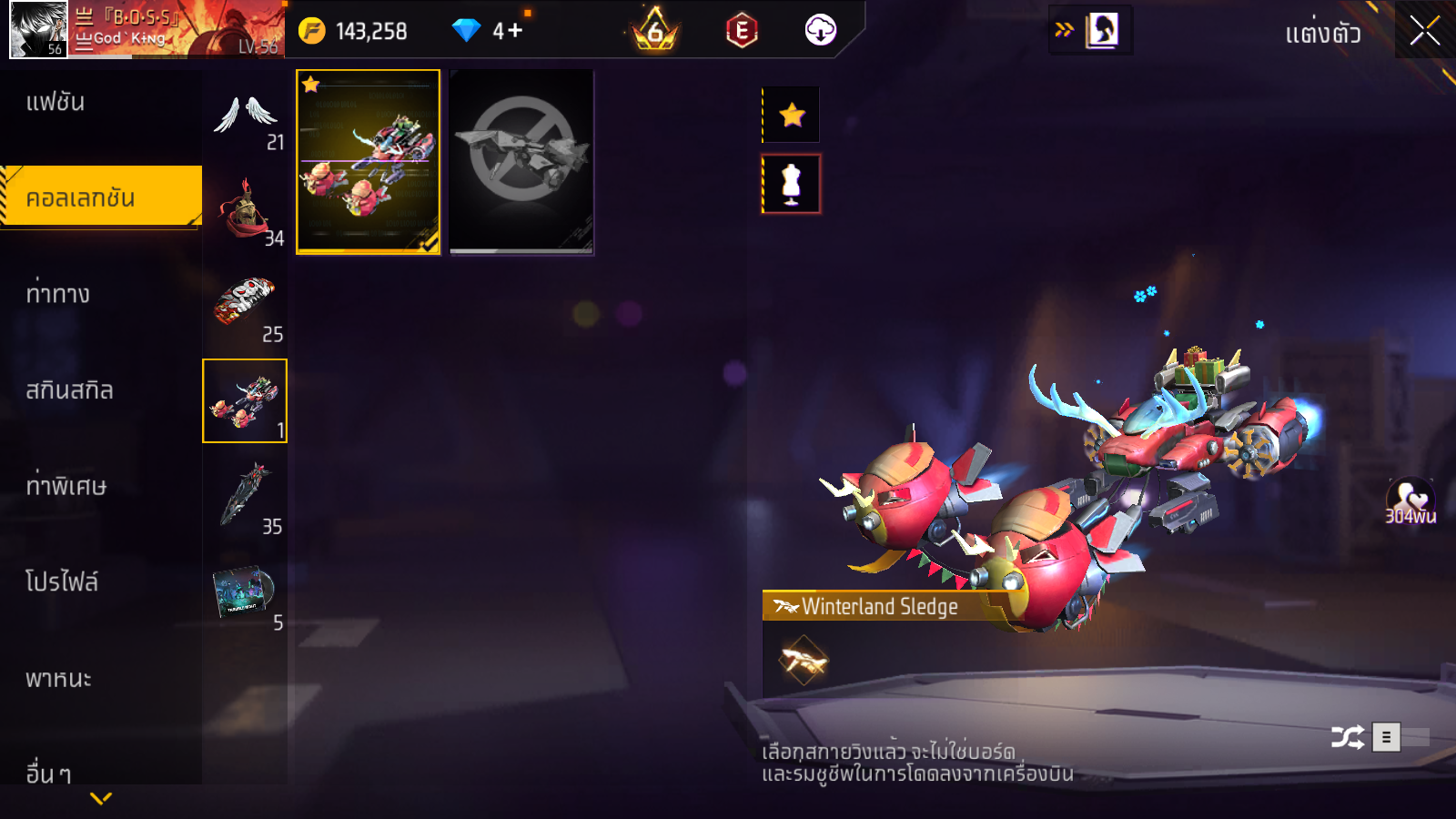Open the dark dagger subcategory
1456x819 pixels.
pos(245,497)
